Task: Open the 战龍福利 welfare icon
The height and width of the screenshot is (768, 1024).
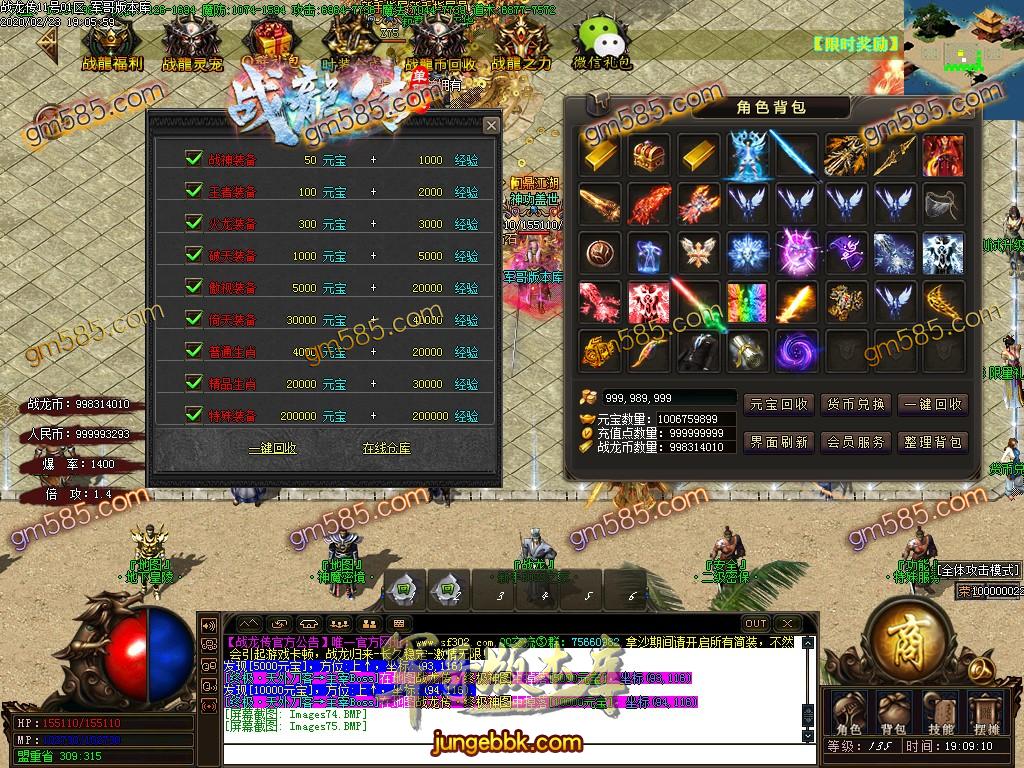Action: pos(111,45)
